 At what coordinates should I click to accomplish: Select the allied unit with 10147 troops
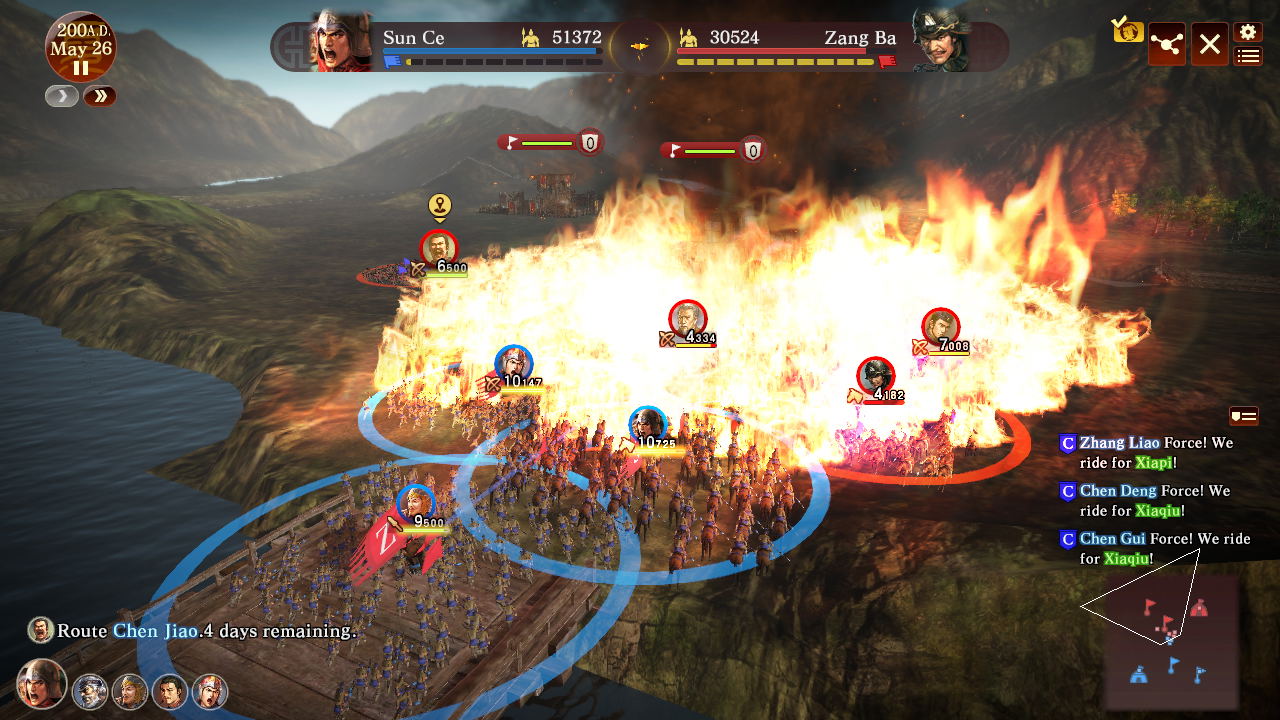click(x=513, y=364)
